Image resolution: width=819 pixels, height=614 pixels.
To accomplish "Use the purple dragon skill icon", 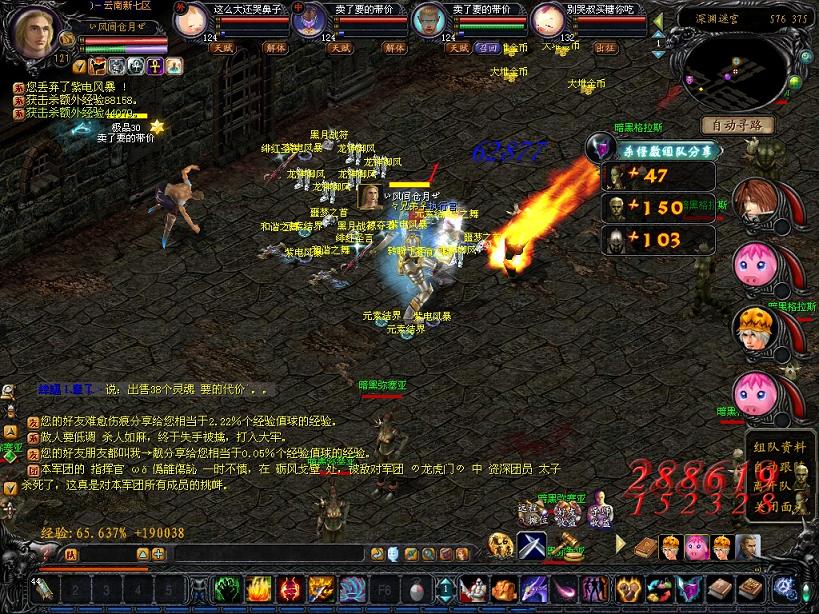I will 533,589.
